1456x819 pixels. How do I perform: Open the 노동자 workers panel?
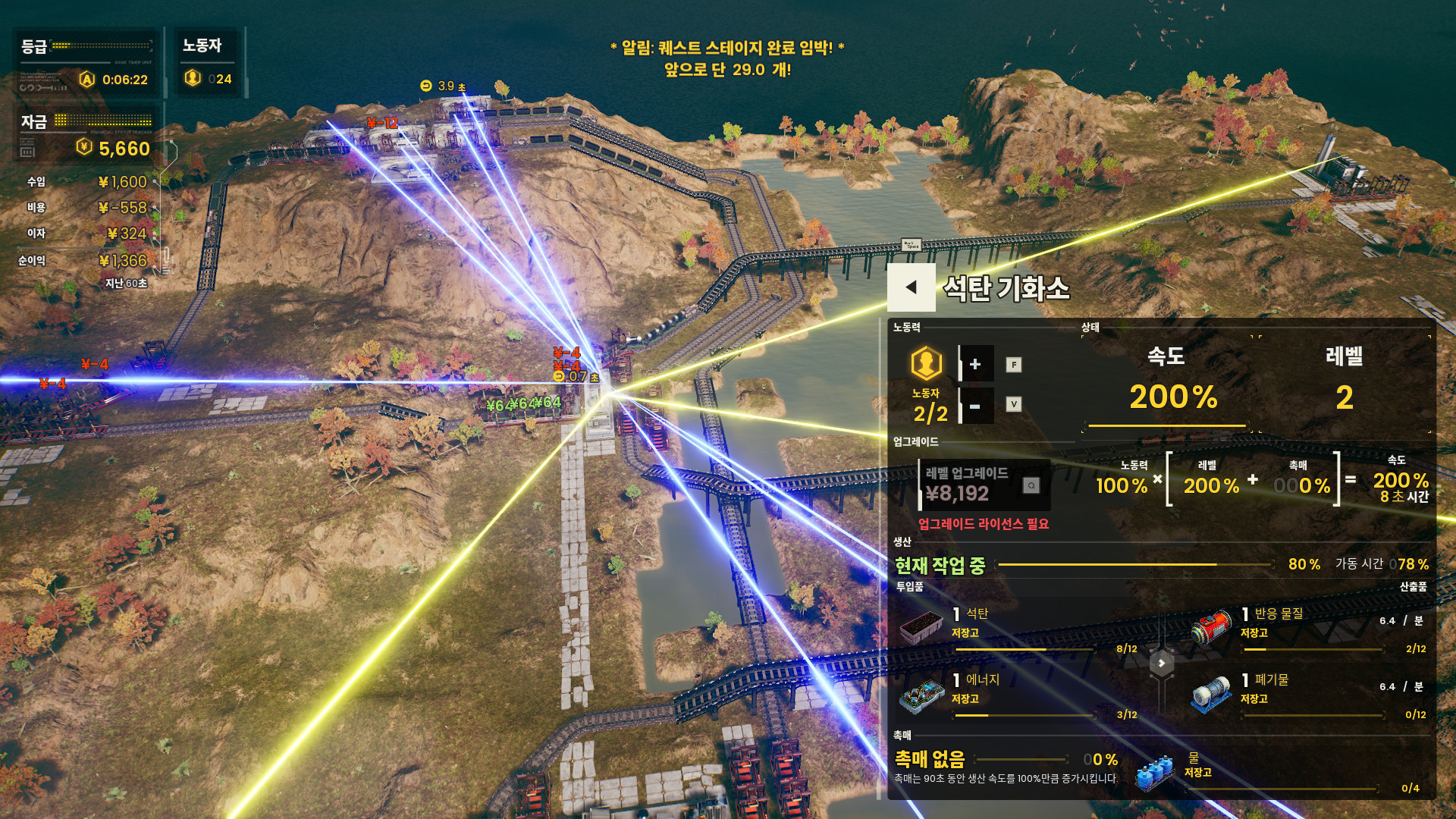pos(207,63)
